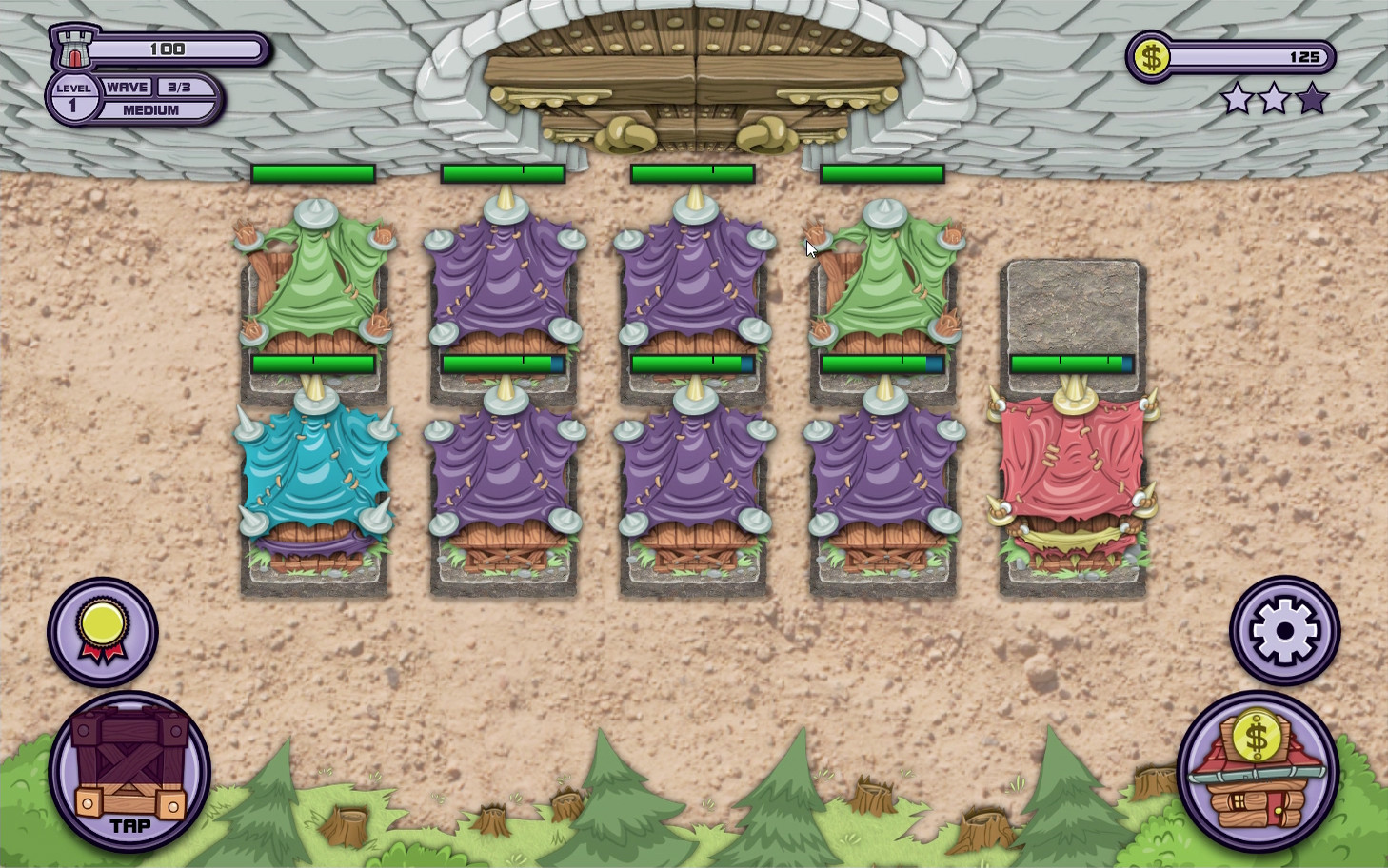Viewport: 1388px width, 868px height.
Task: Uncover the blue-tarped tower
Action: pos(314,476)
